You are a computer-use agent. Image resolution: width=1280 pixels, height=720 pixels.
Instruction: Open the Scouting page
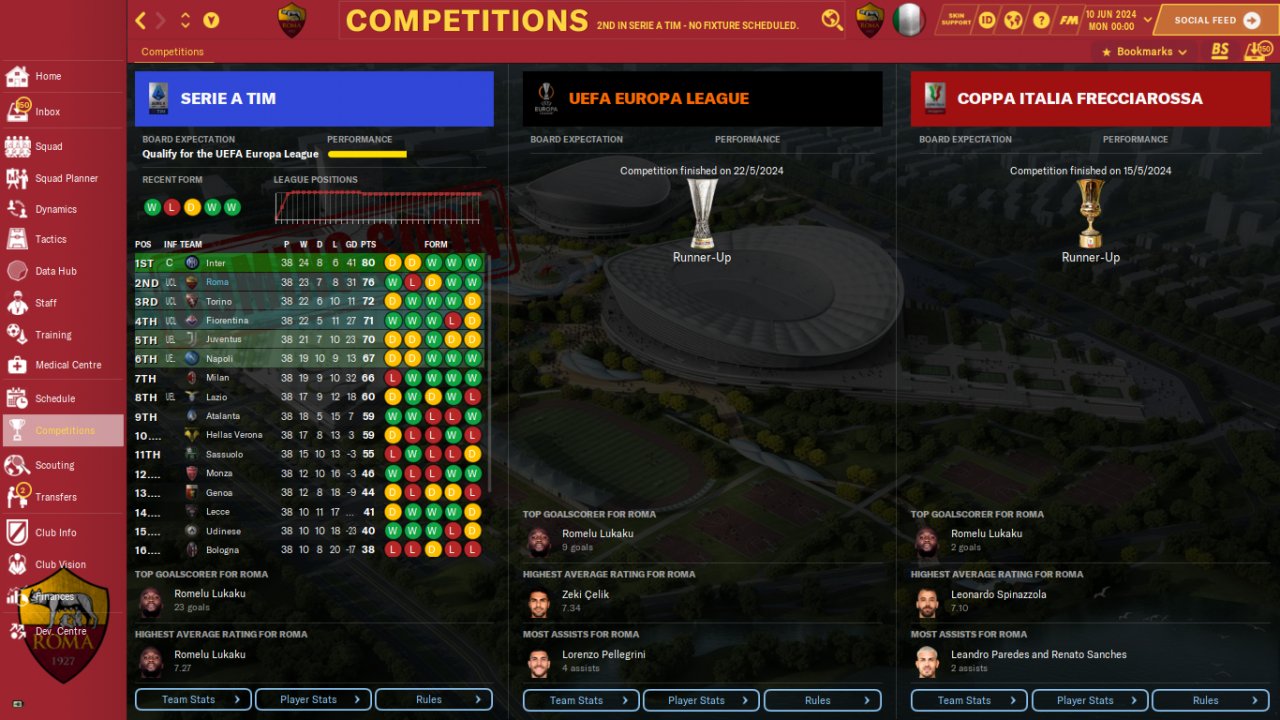tap(54, 465)
